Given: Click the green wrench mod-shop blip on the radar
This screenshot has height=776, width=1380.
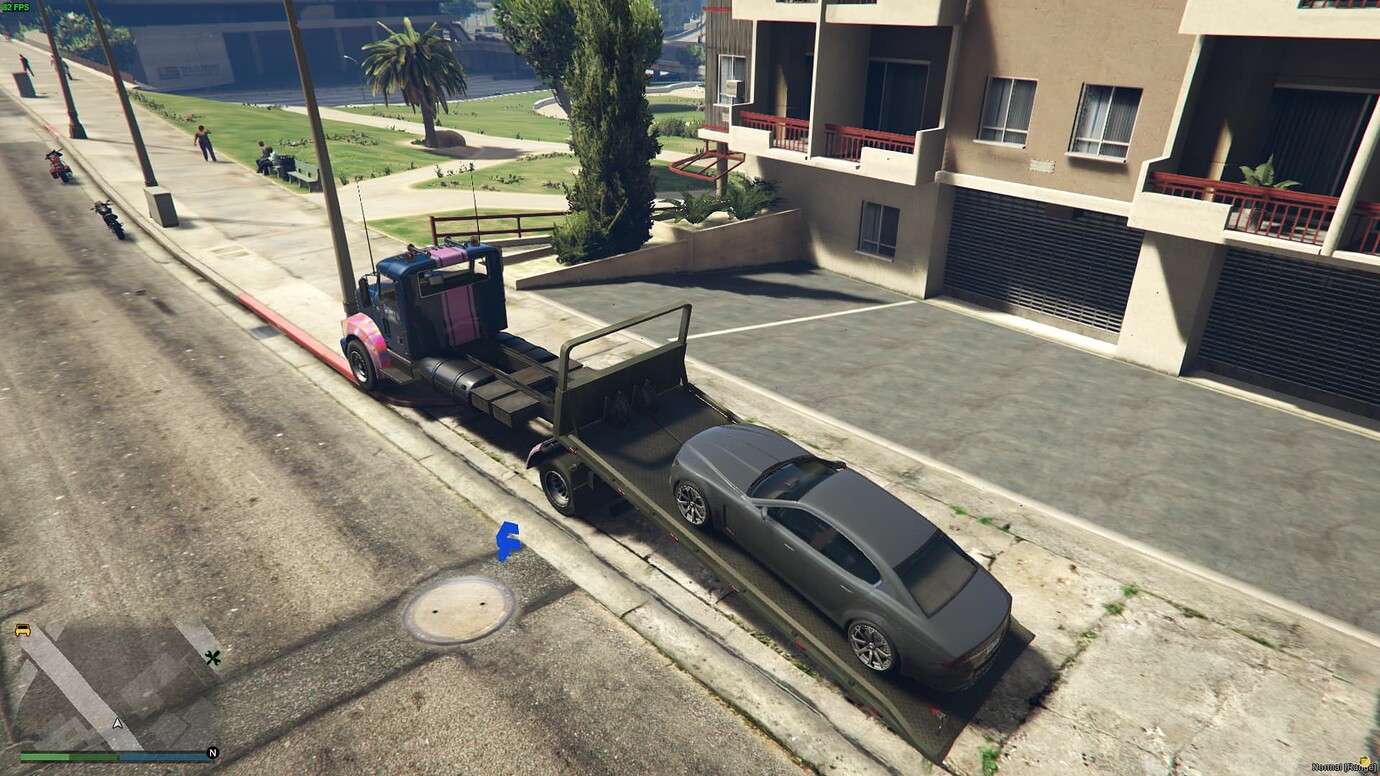Looking at the screenshot, I should coord(213,658).
